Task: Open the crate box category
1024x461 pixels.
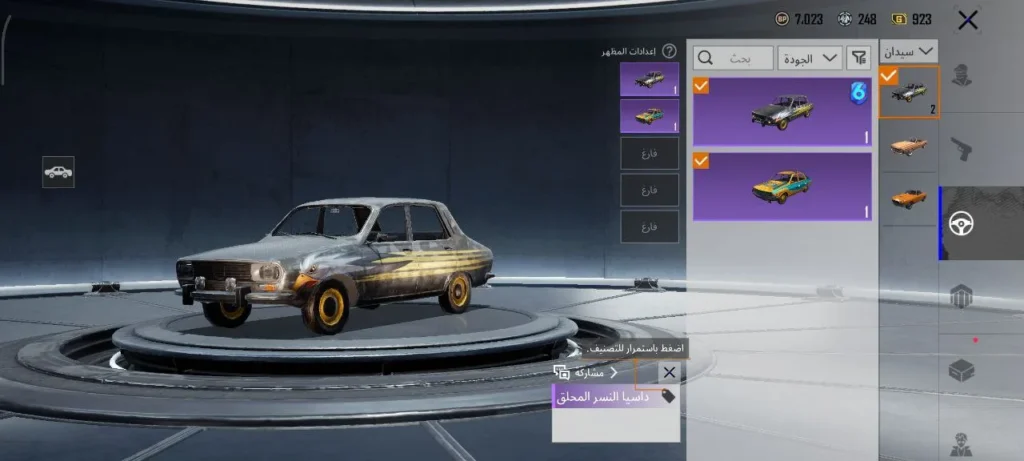Action: [x=962, y=369]
